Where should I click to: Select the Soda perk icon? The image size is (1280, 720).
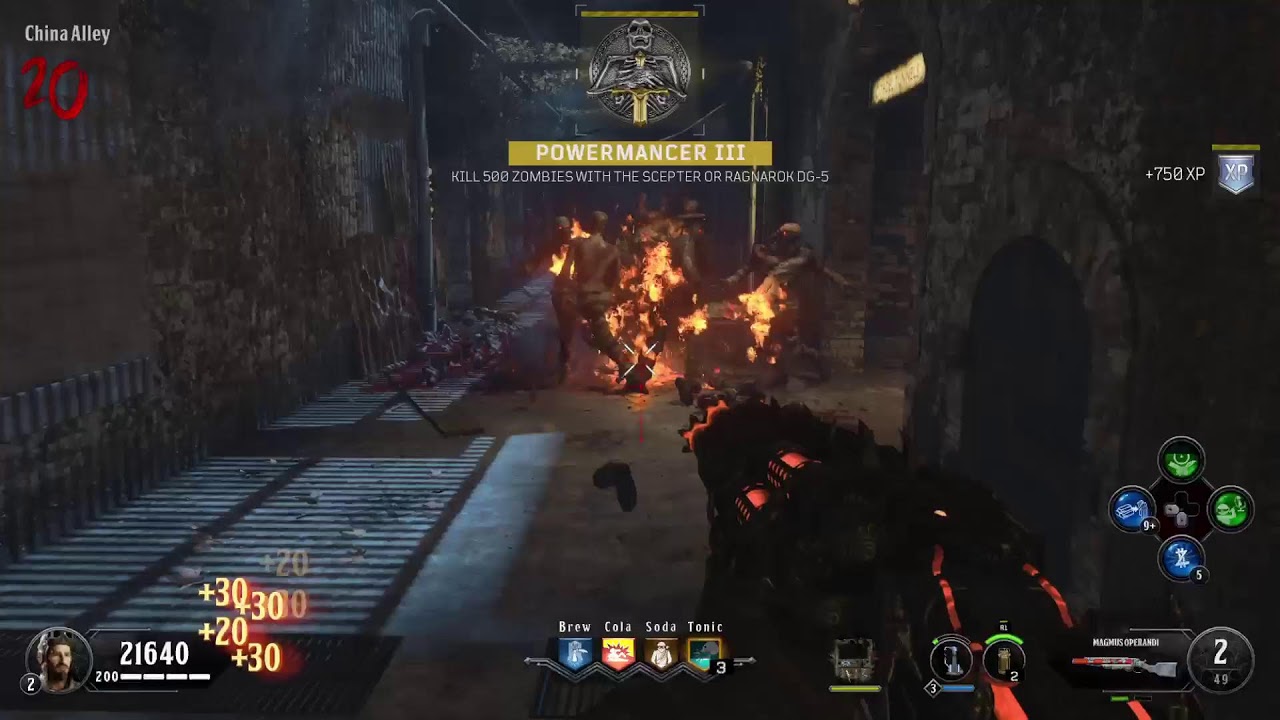pos(661,654)
